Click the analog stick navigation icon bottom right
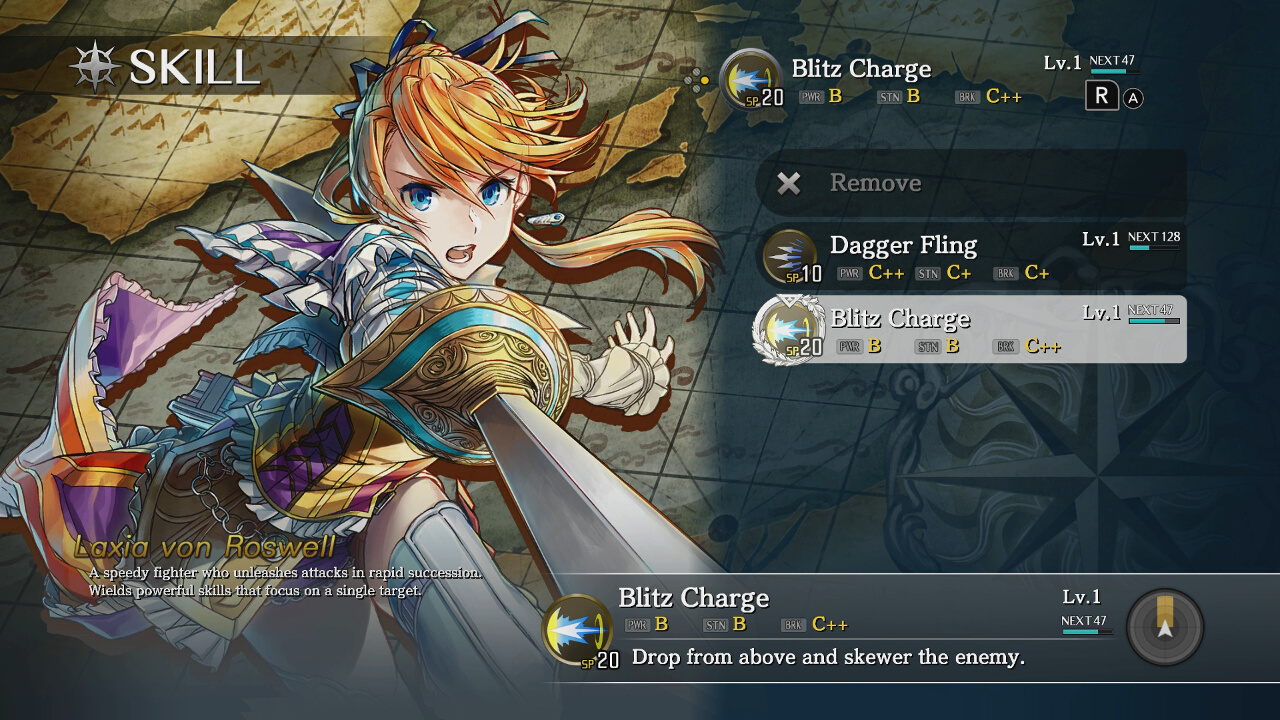This screenshot has width=1280, height=720. 1164,627
